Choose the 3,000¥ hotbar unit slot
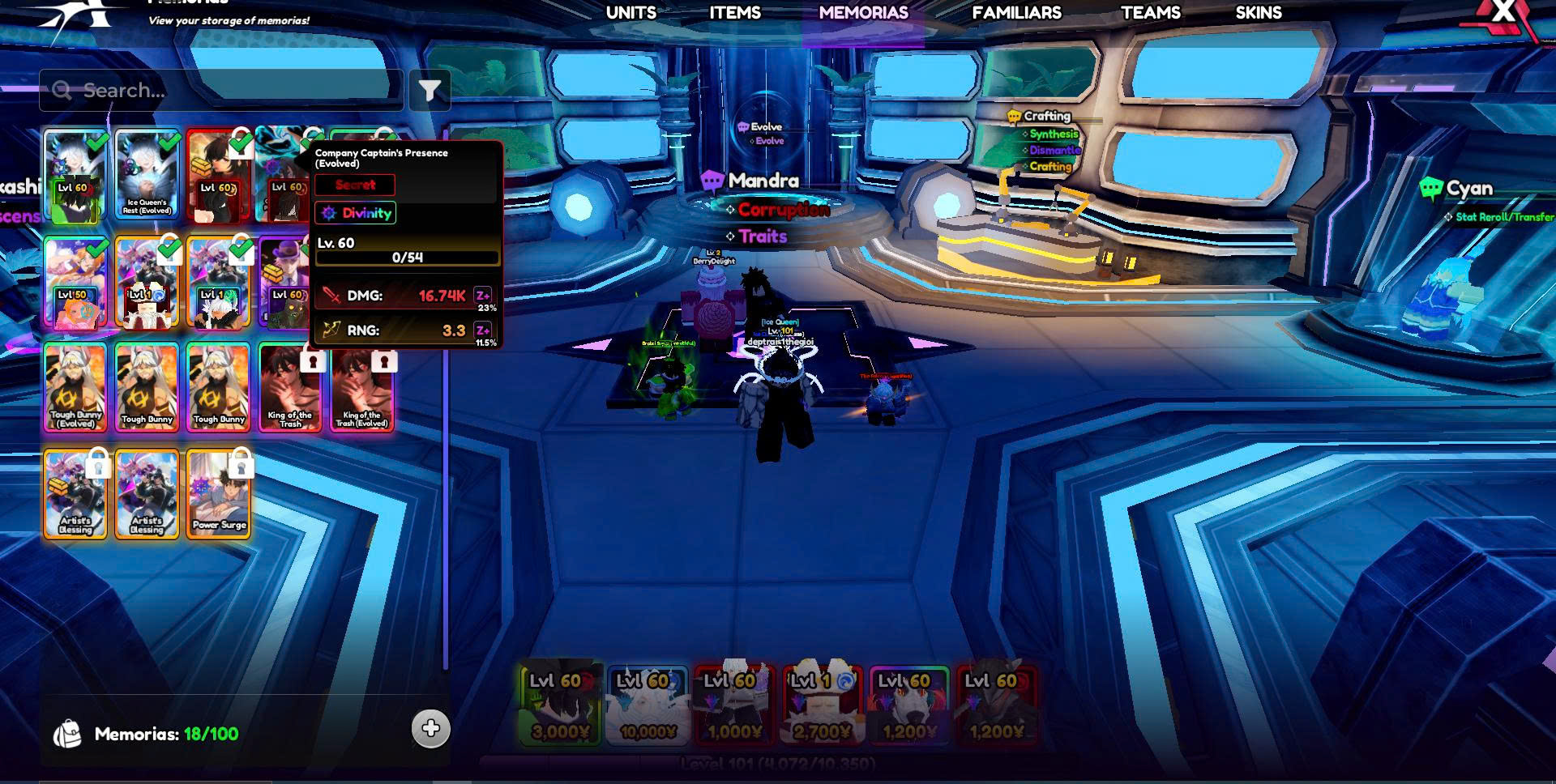Image resolution: width=1556 pixels, height=784 pixels. pyautogui.click(x=560, y=703)
